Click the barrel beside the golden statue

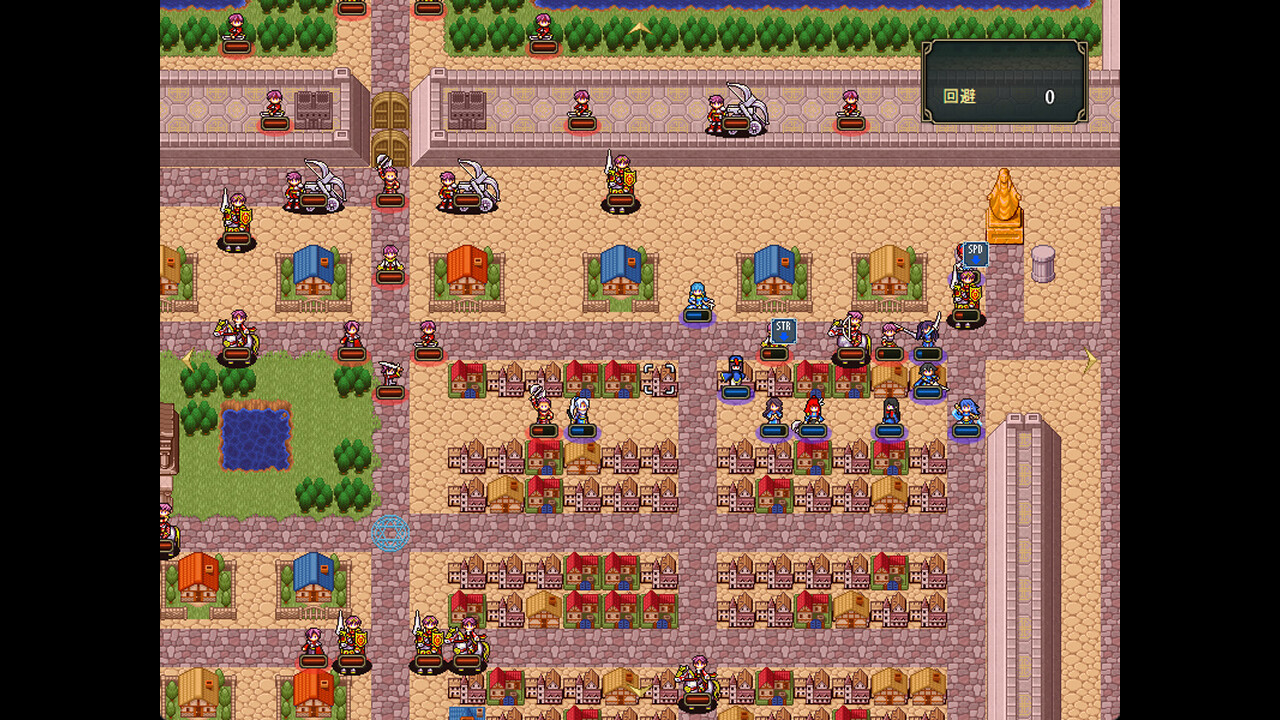pyautogui.click(x=1043, y=263)
